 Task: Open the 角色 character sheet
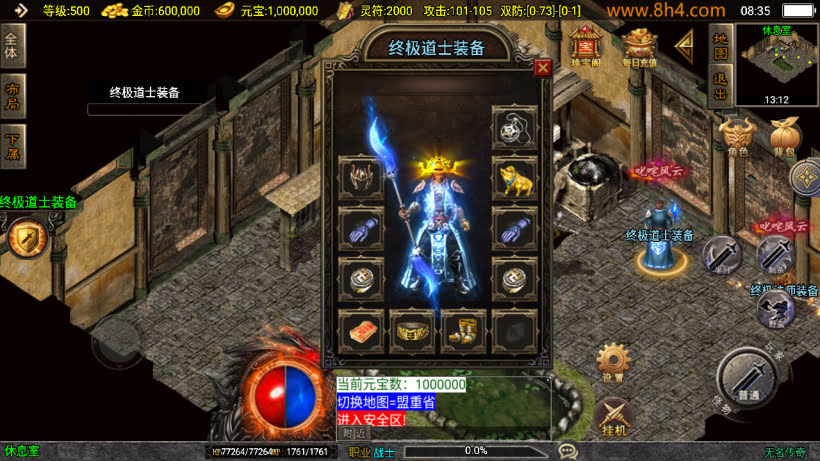[x=738, y=138]
